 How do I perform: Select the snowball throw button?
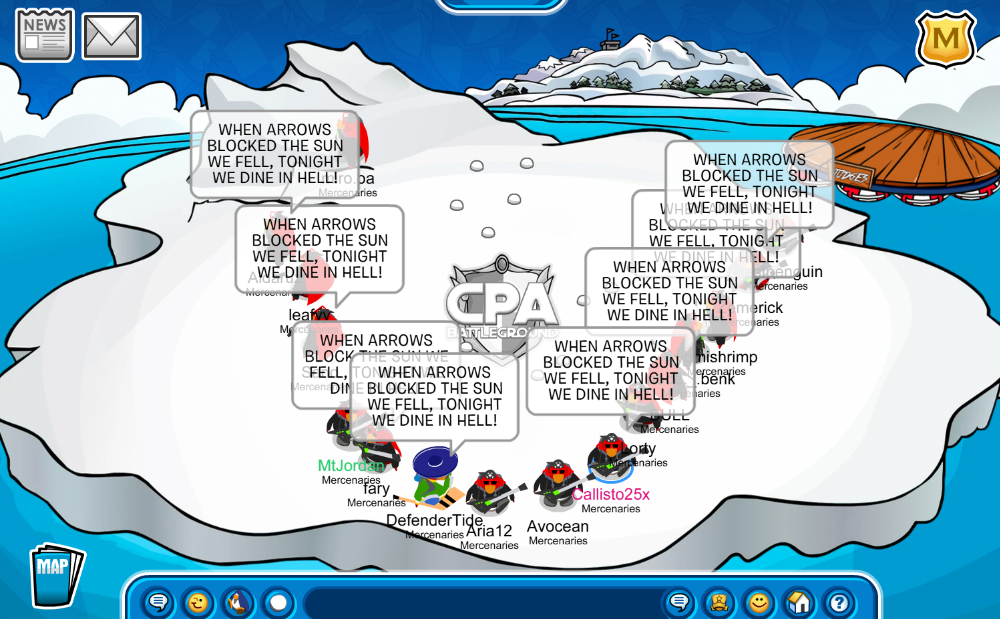(278, 602)
